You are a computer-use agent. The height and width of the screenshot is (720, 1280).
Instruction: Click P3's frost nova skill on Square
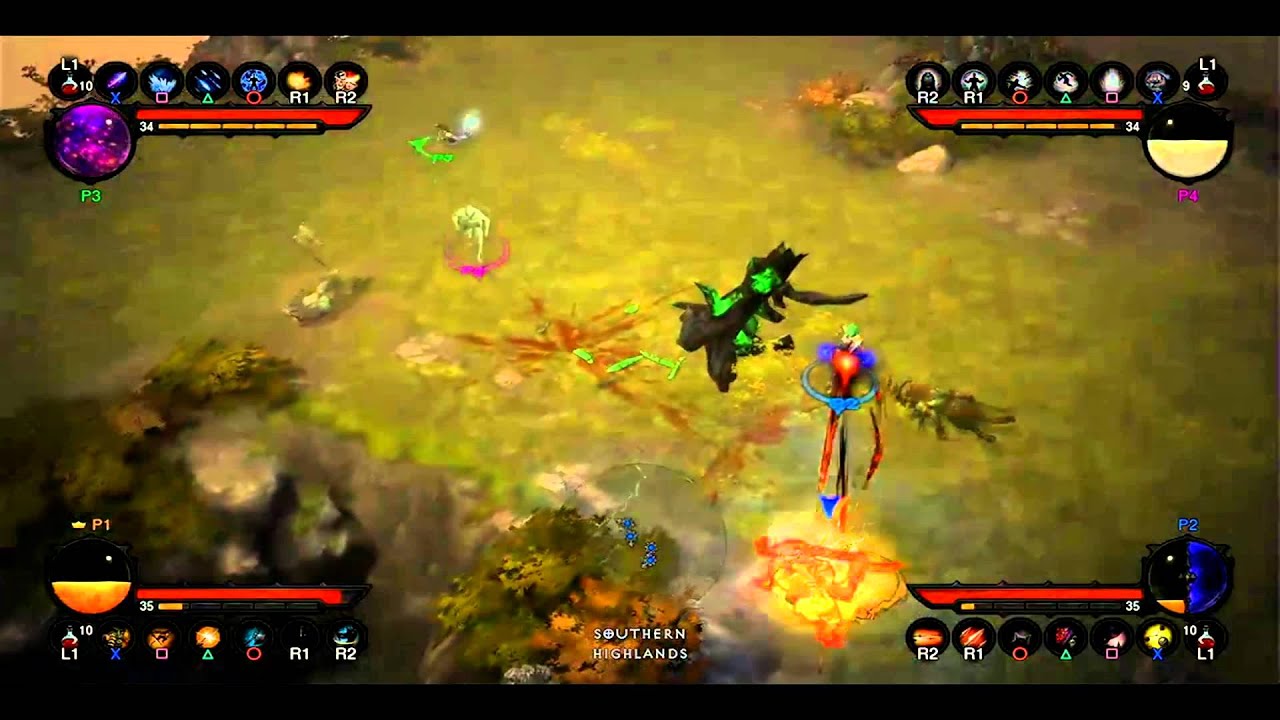pos(158,78)
